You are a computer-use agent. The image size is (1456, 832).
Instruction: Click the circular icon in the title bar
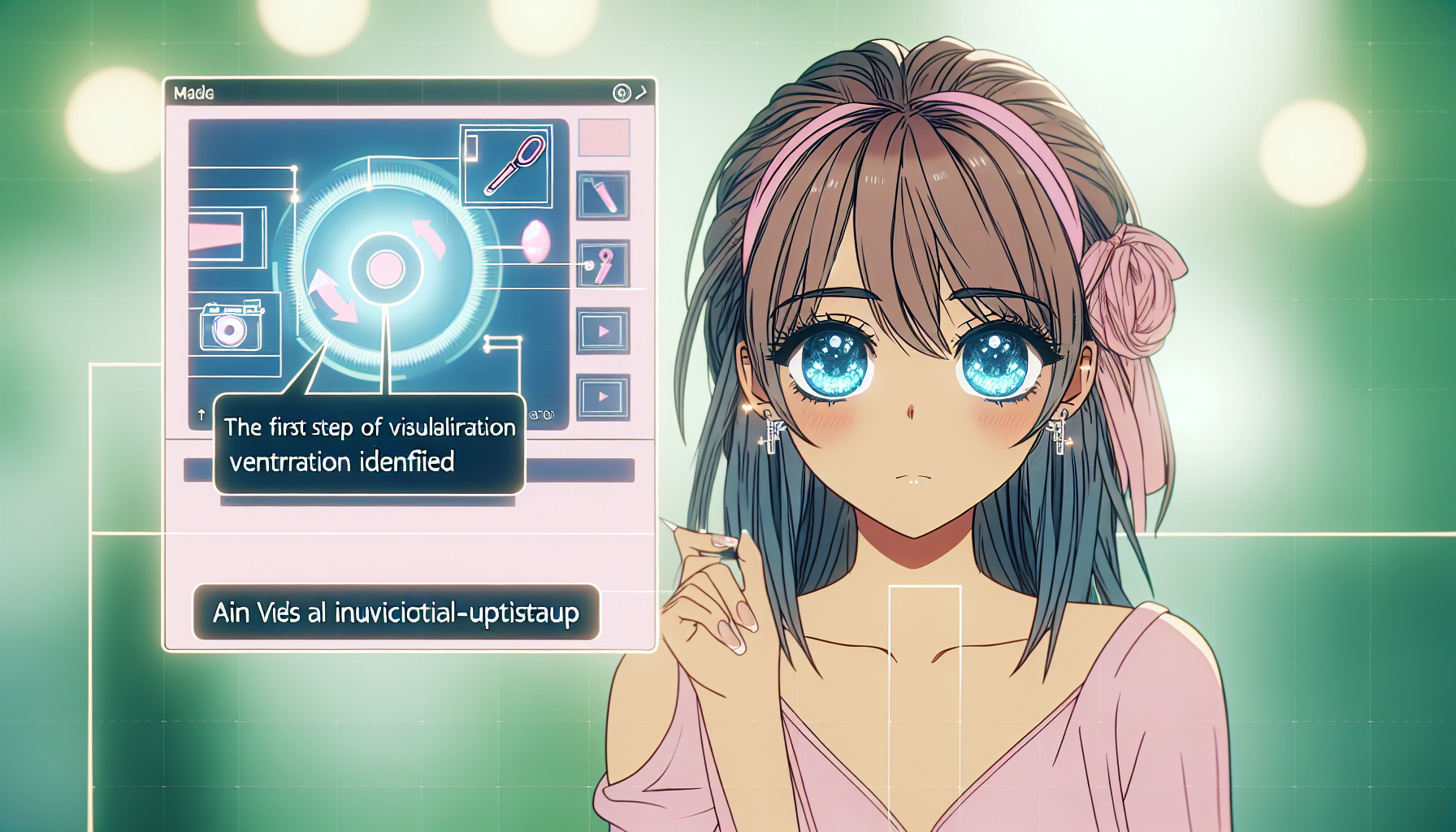pyautogui.click(x=622, y=93)
